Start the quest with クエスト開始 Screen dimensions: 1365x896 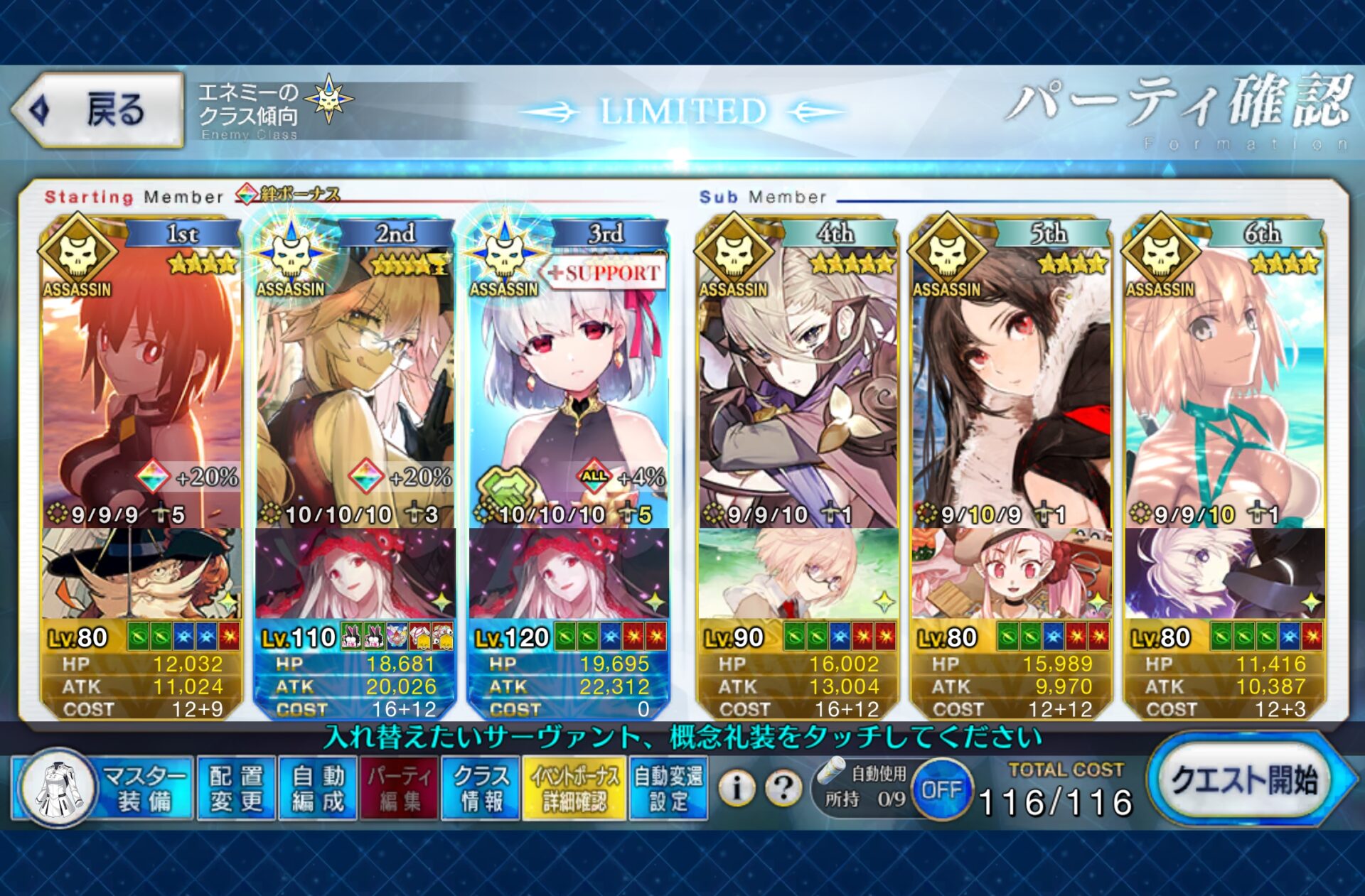pos(1244,782)
